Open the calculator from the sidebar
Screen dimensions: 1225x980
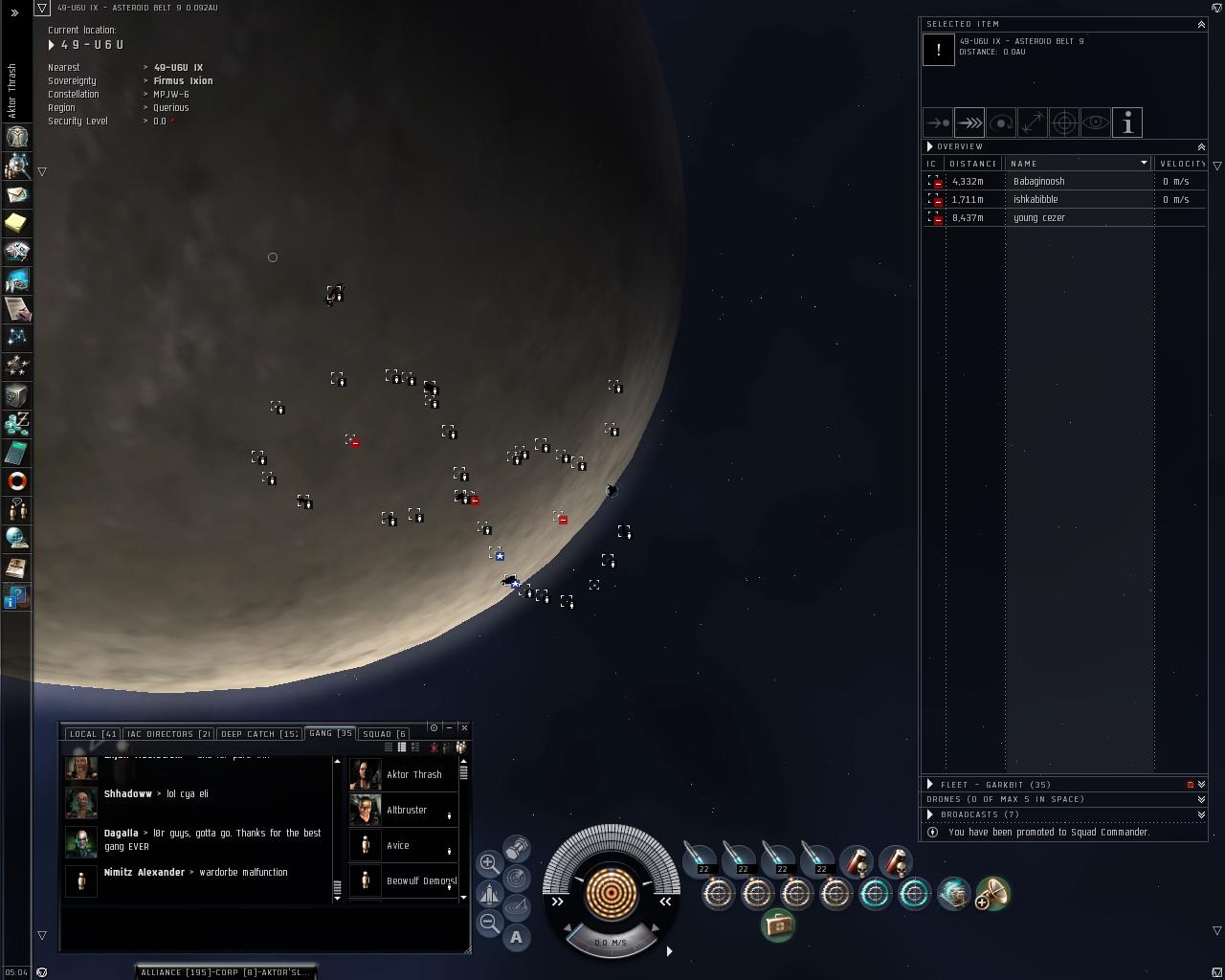[17, 453]
